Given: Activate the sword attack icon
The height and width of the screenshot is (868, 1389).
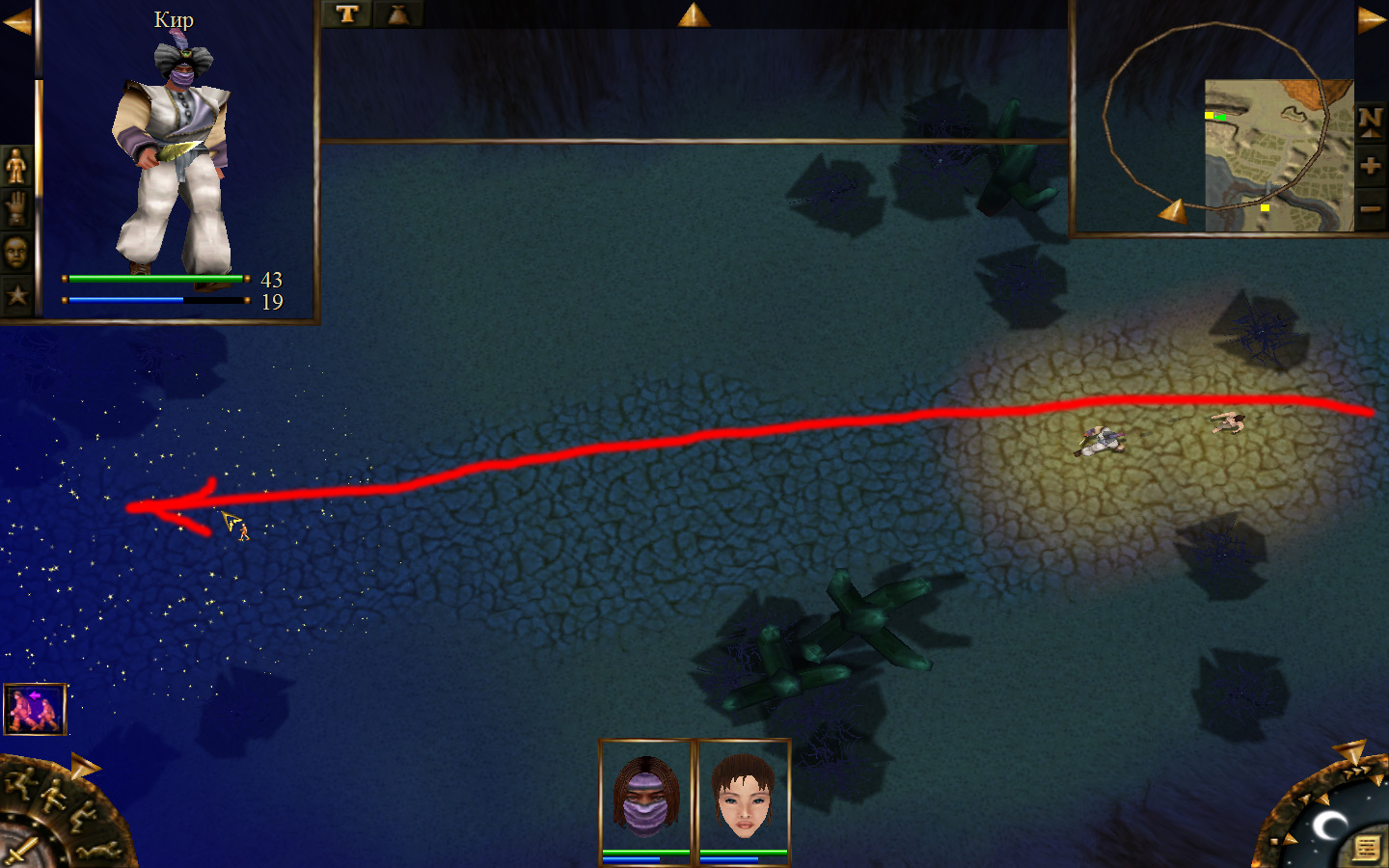Looking at the screenshot, I should [x=19, y=853].
